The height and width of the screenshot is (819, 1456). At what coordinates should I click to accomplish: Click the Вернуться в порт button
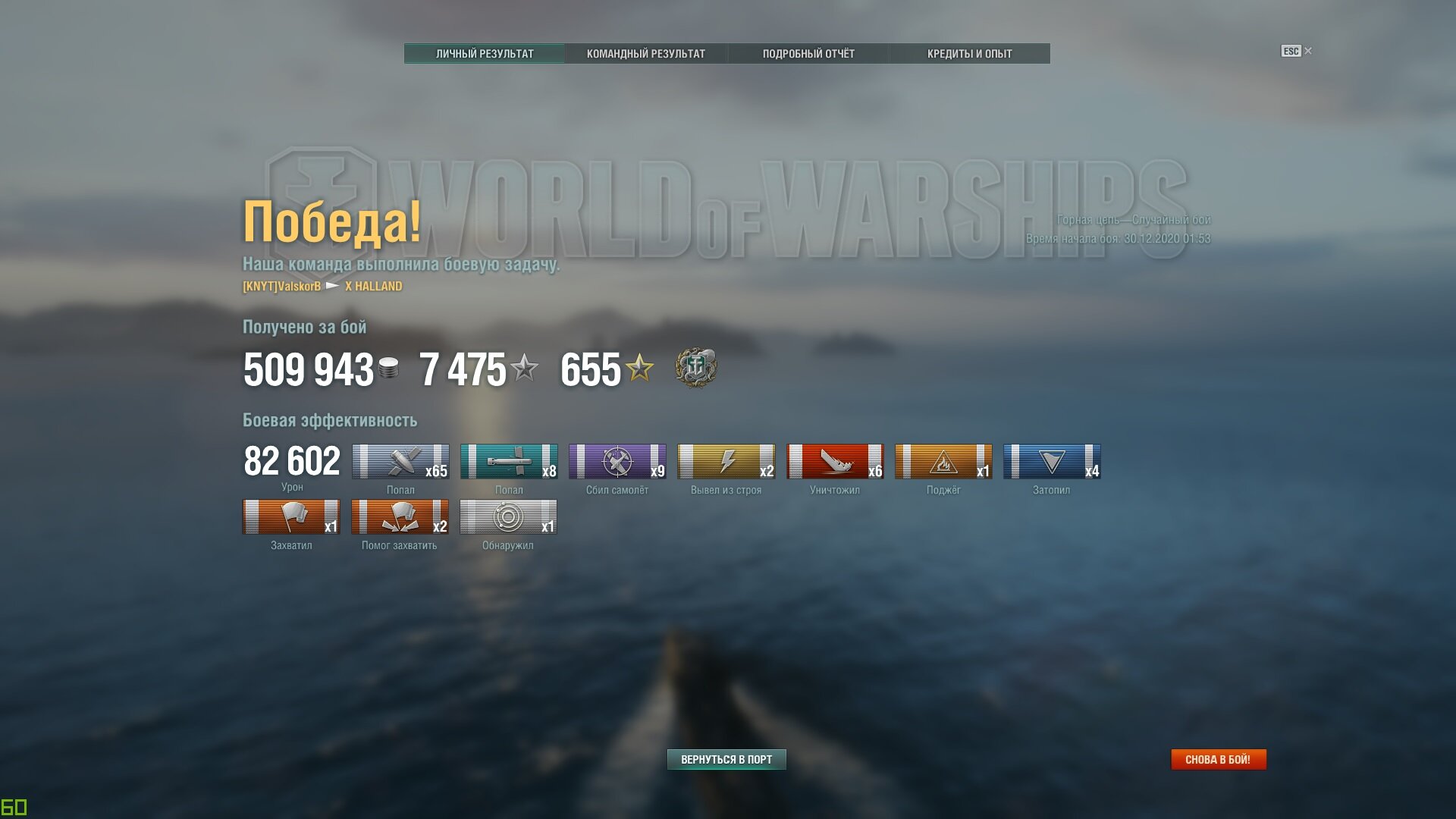click(726, 759)
